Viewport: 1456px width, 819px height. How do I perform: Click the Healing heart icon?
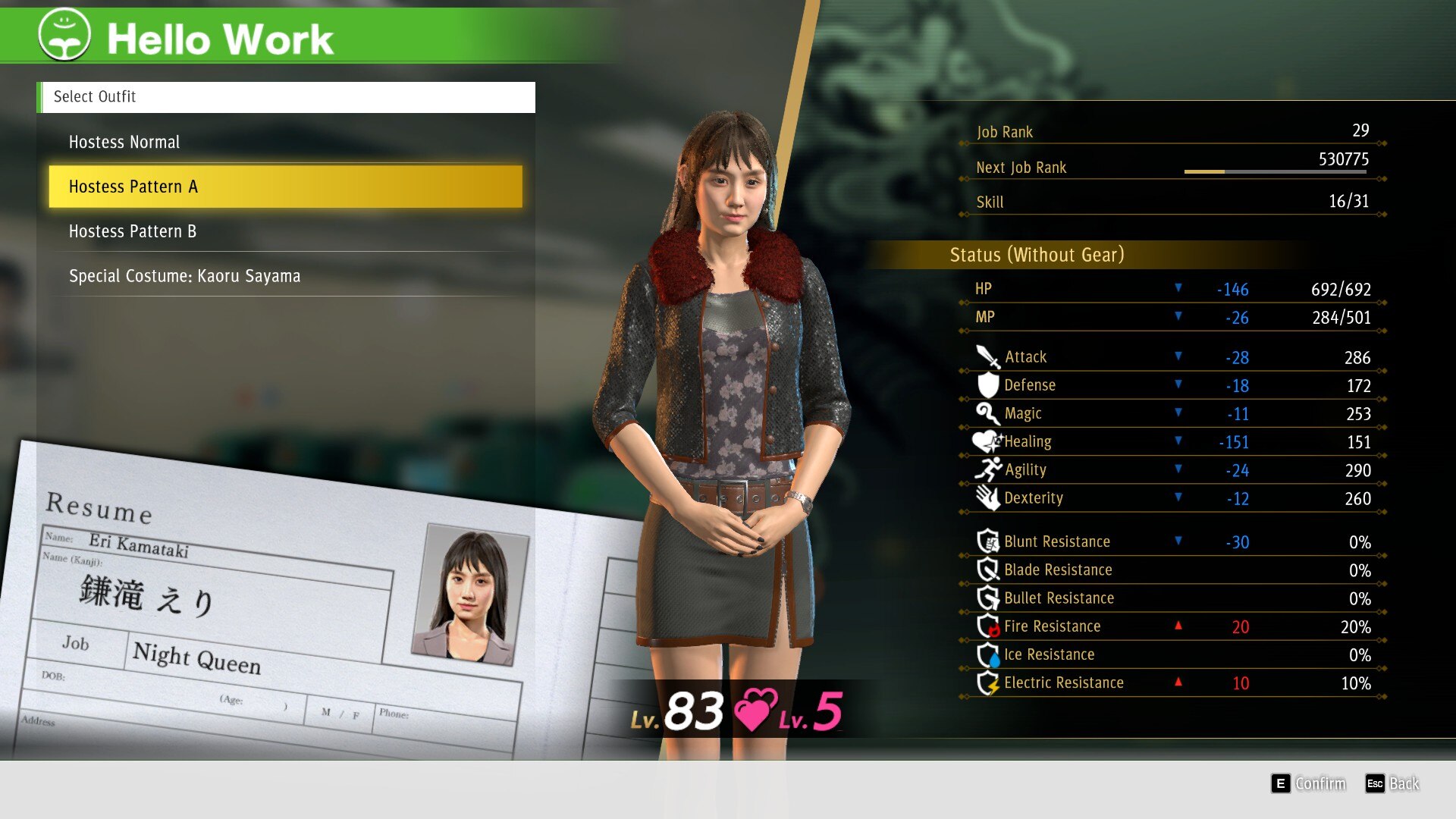(x=987, y=440)
